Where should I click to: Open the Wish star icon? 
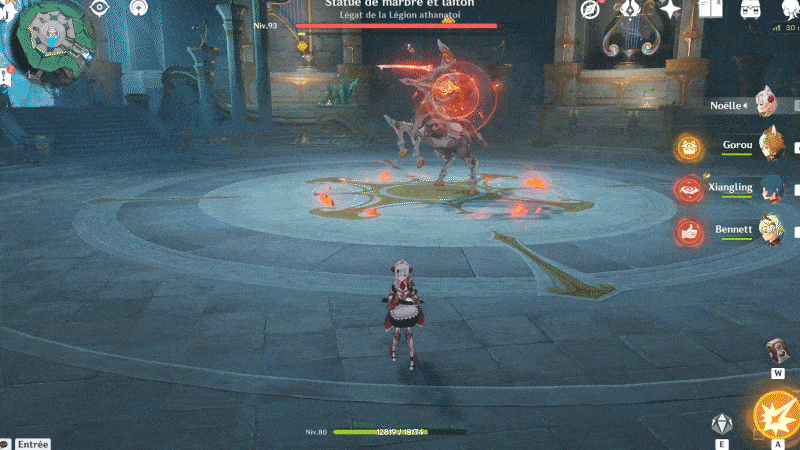670,10
